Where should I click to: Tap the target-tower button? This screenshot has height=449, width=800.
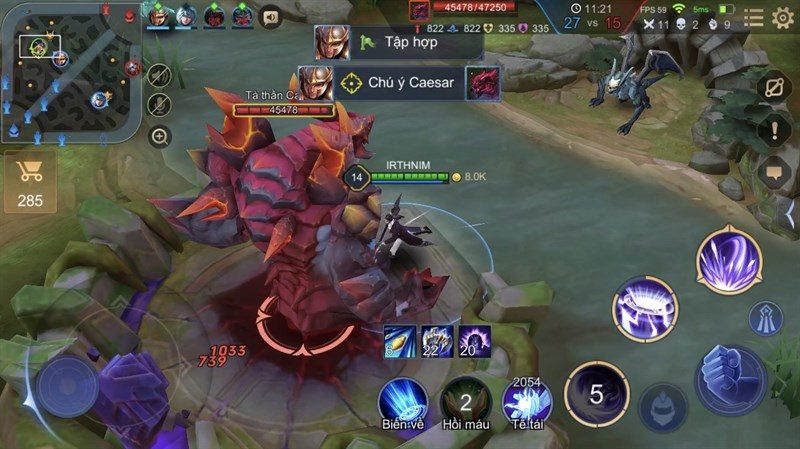[766, 319]
